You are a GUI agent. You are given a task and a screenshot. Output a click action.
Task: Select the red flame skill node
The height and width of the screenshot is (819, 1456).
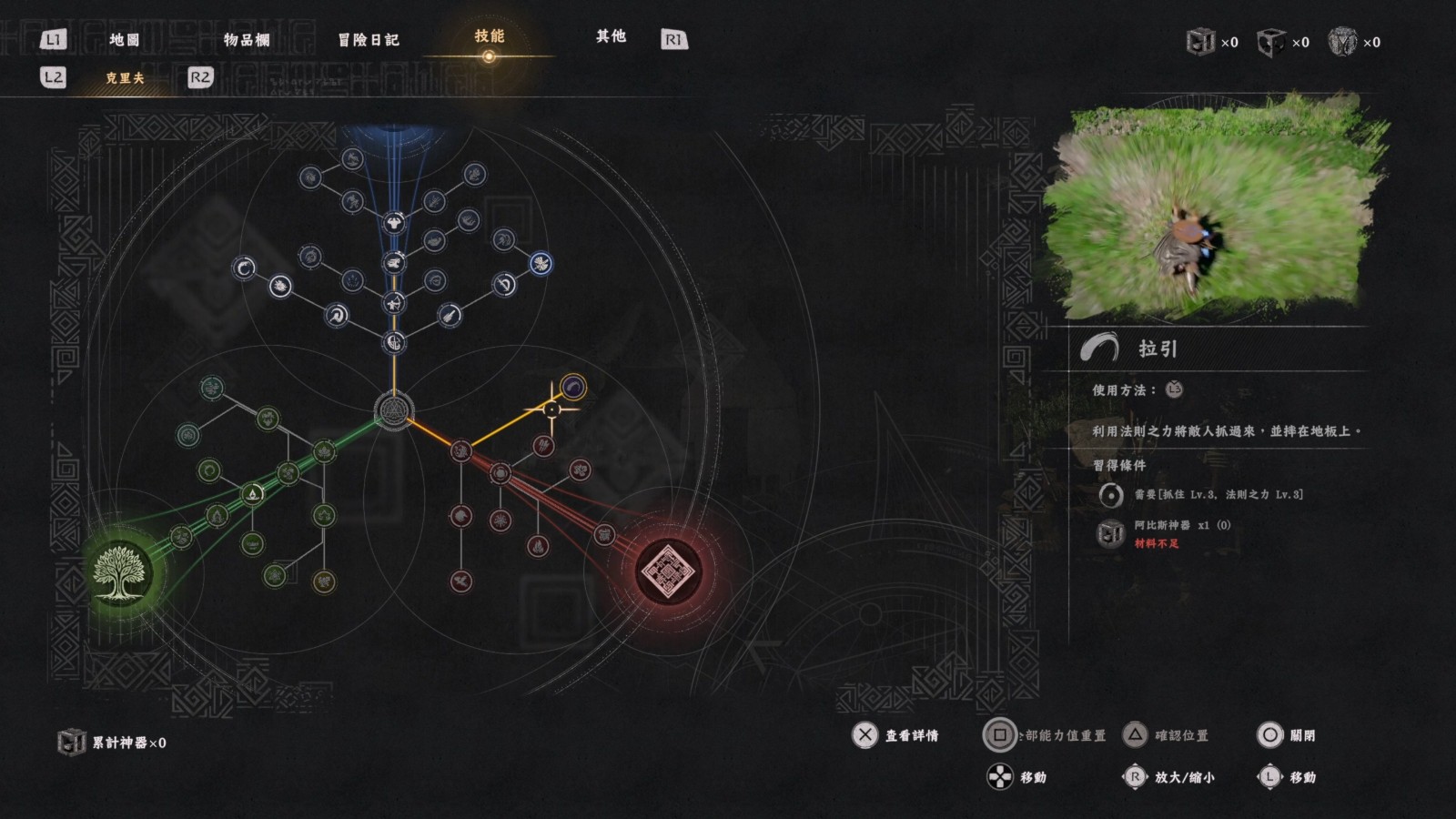pos(538,548)
